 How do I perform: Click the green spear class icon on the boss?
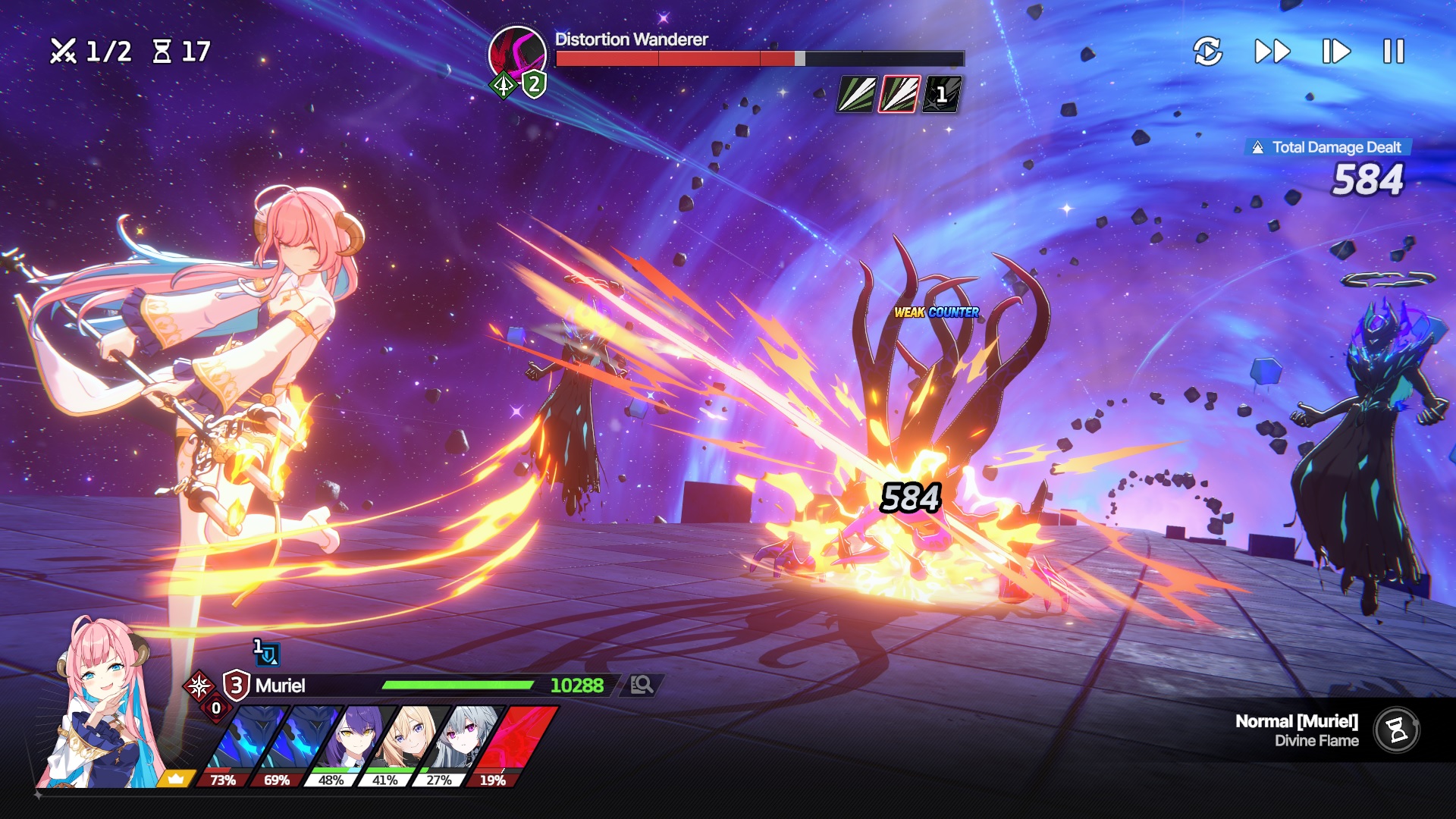[503, 86]
